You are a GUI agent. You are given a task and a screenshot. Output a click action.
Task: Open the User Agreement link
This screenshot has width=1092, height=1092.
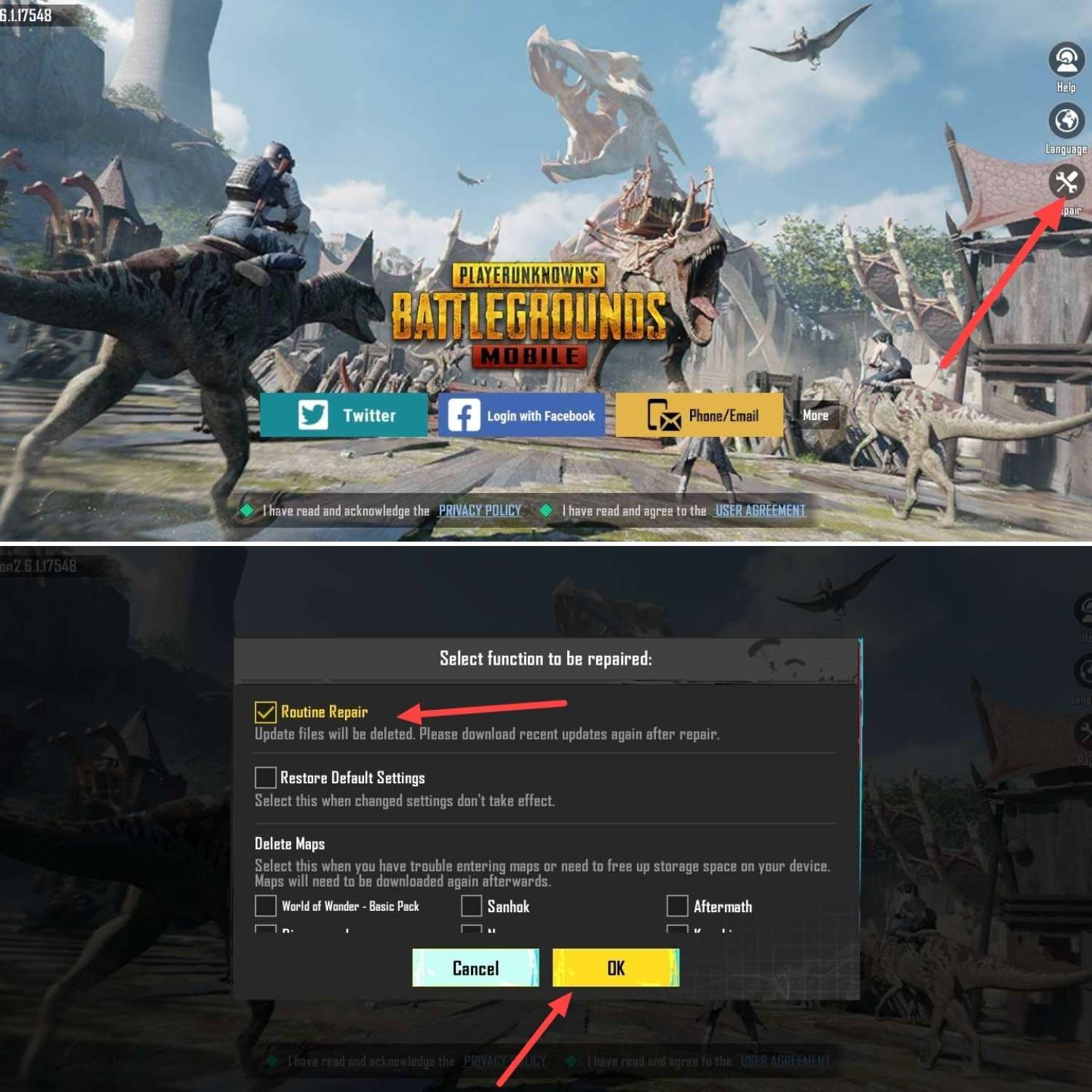(759, 510)
